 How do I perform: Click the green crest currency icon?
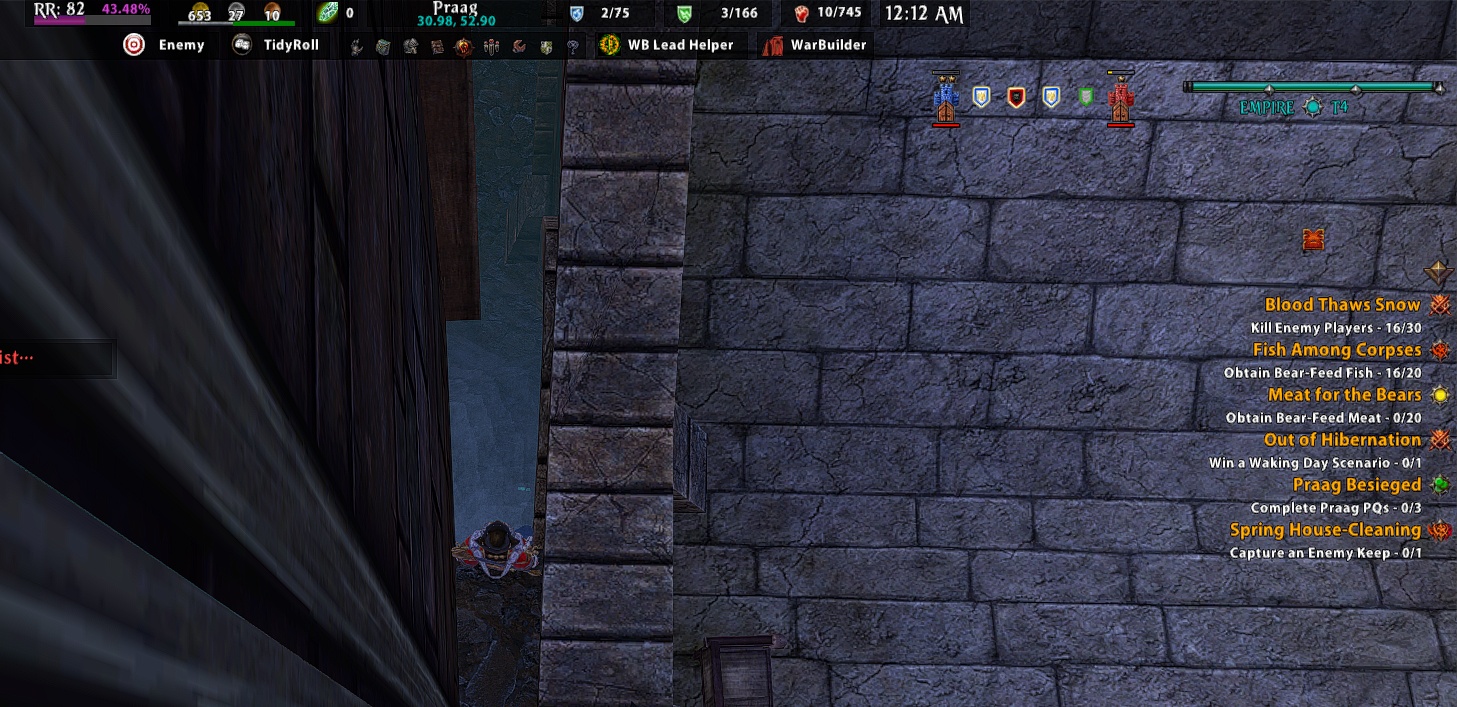327,13
